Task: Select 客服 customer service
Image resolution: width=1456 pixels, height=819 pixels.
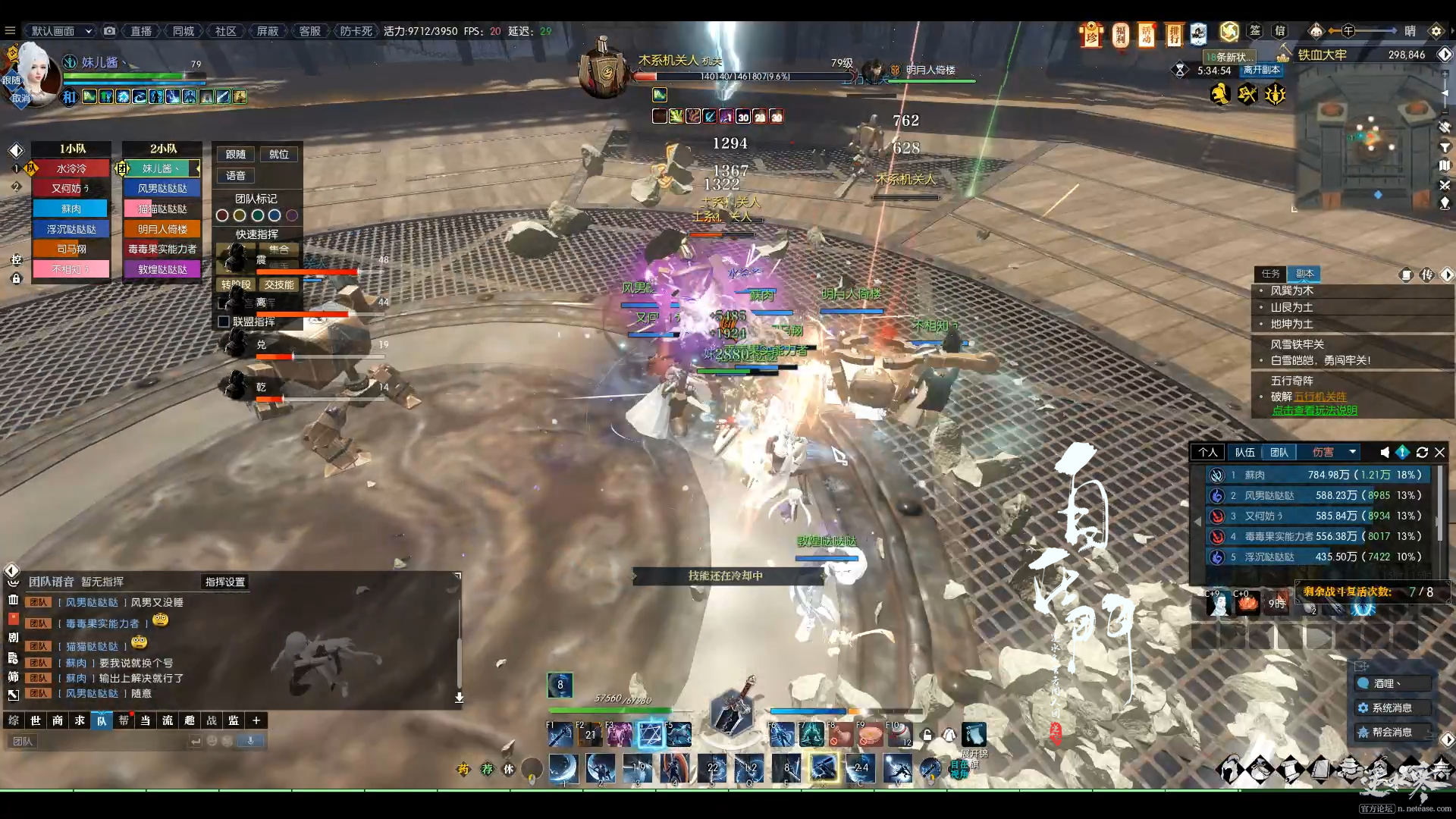Action: (309, 31)
